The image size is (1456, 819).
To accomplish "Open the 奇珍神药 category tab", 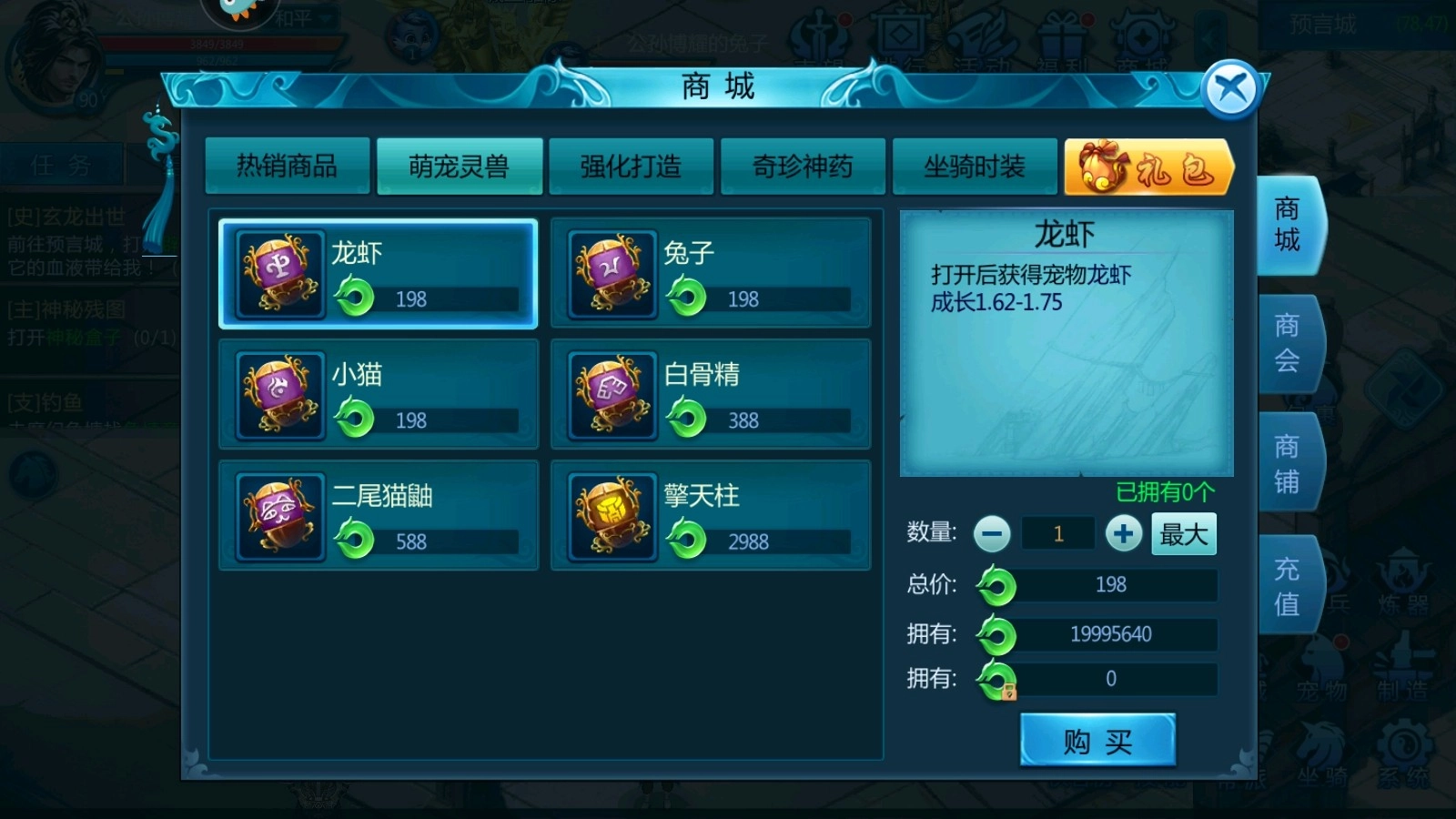I will point(804,167).
